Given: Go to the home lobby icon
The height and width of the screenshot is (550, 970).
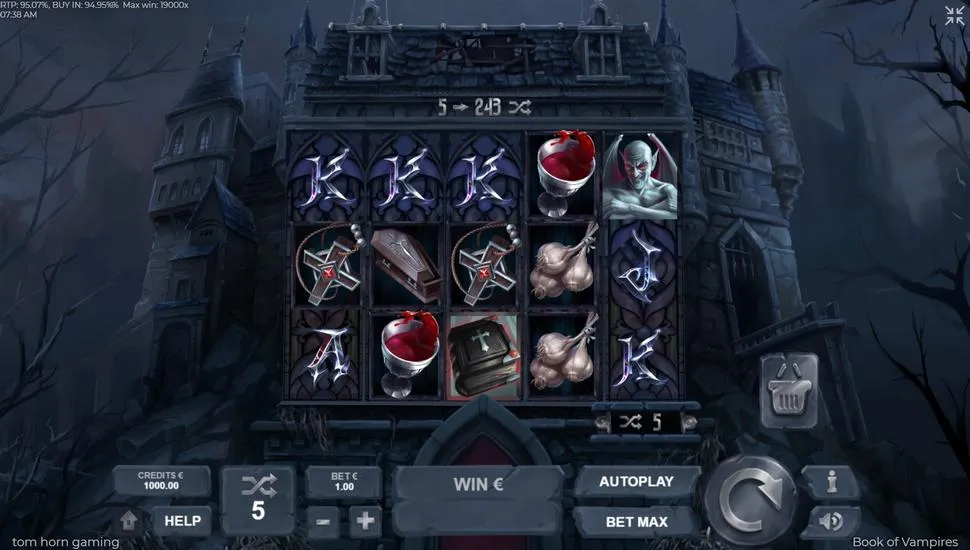Looking at the screenshot, I should [x=128, y=521].
